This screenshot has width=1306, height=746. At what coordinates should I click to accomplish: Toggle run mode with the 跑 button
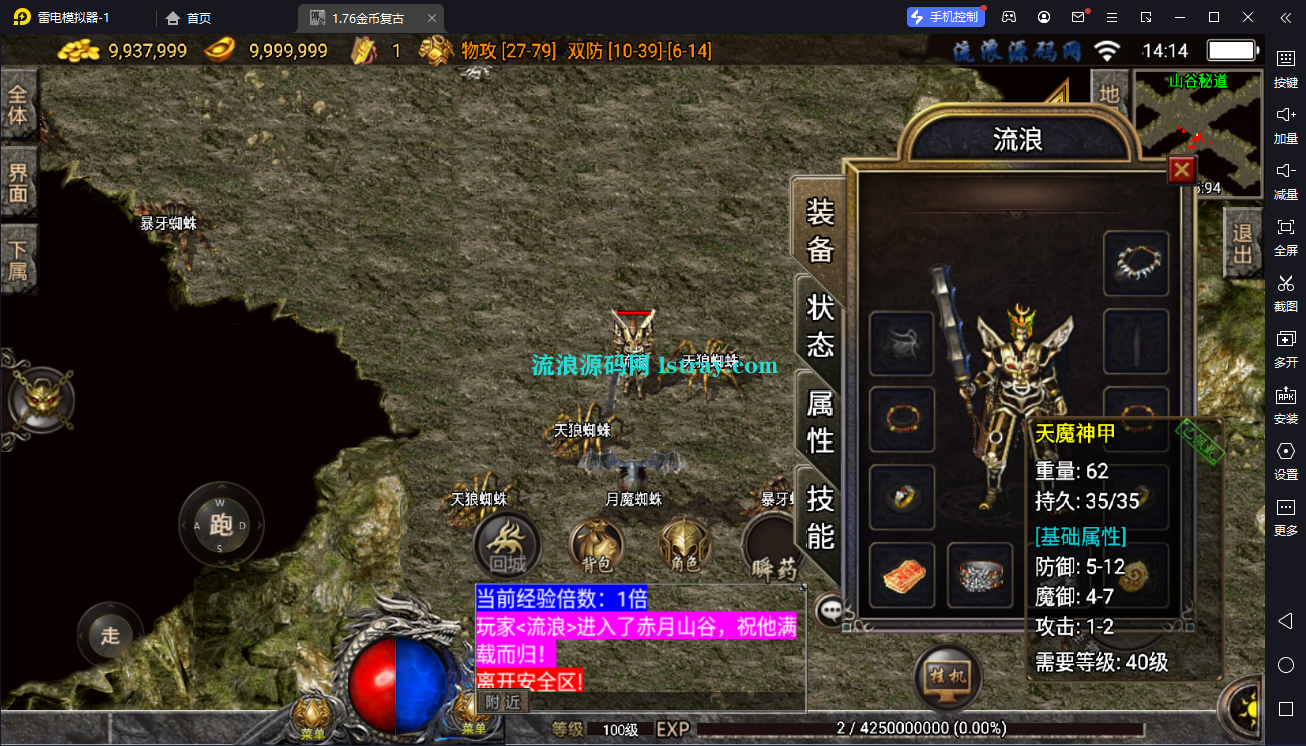220,523
